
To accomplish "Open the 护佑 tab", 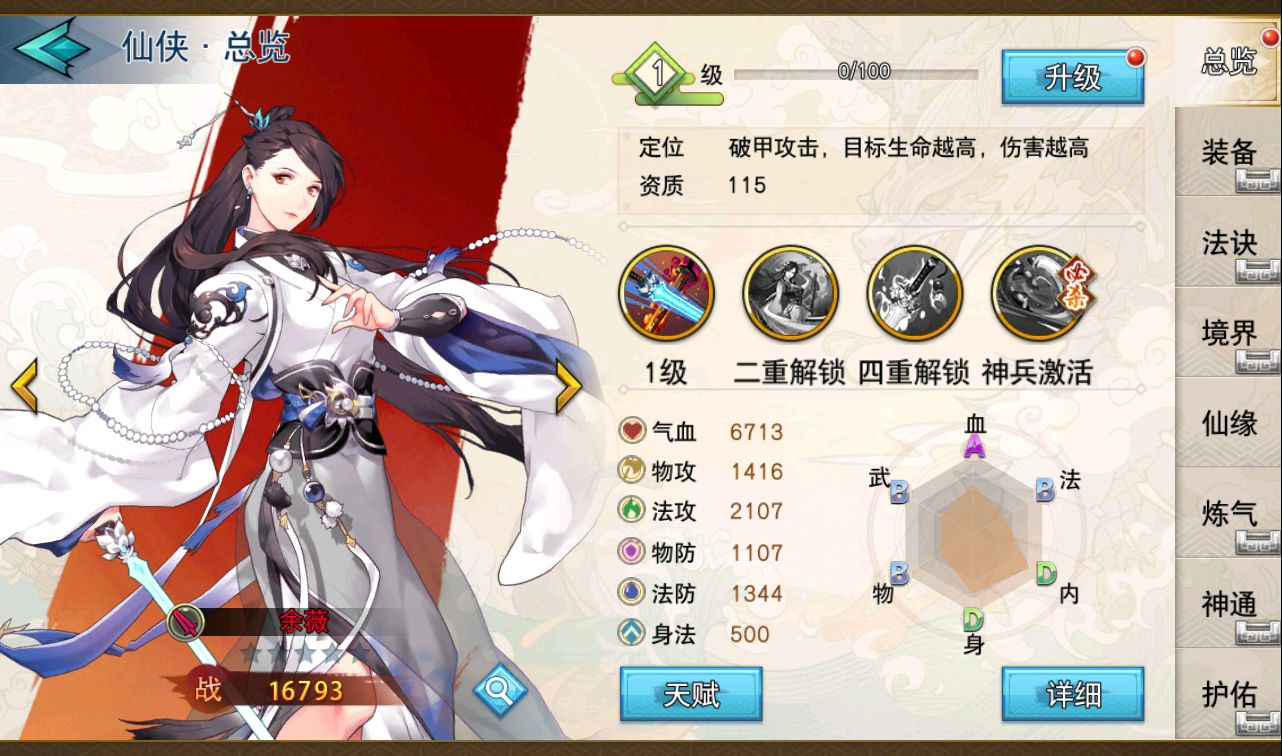I will (x=1228, y=694).
